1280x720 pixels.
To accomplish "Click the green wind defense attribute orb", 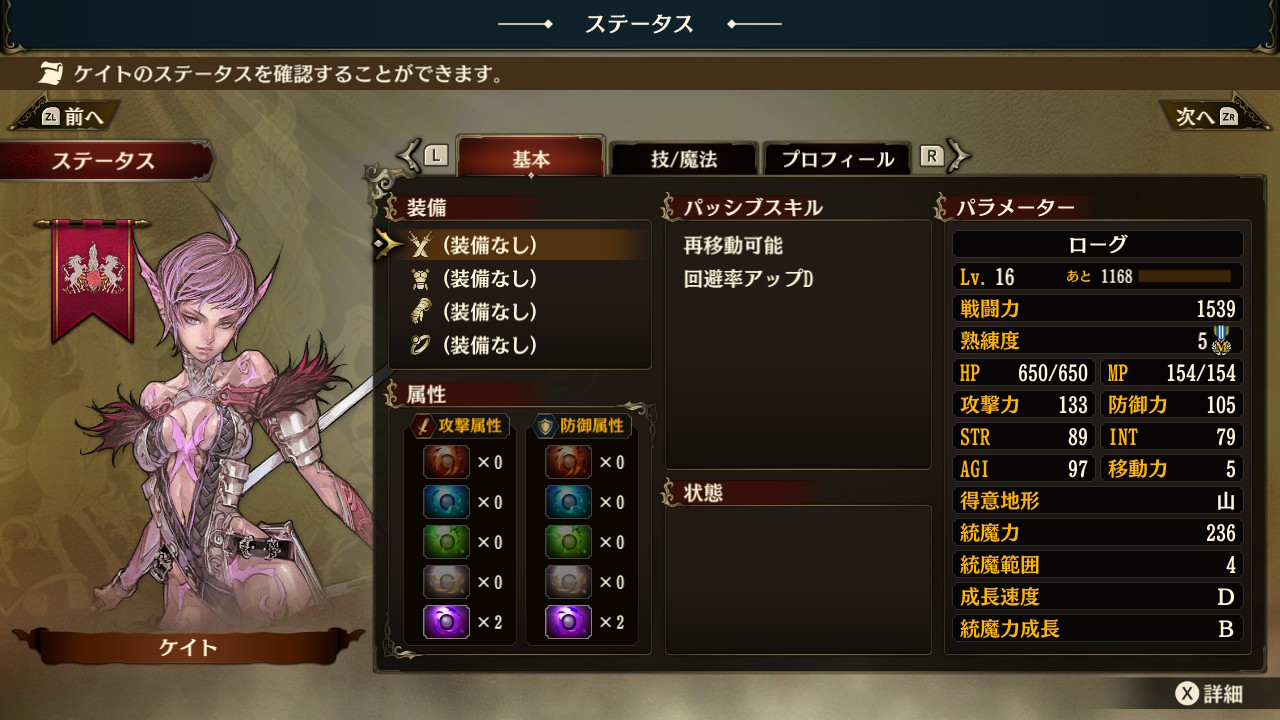I will [x=568, y=542].
